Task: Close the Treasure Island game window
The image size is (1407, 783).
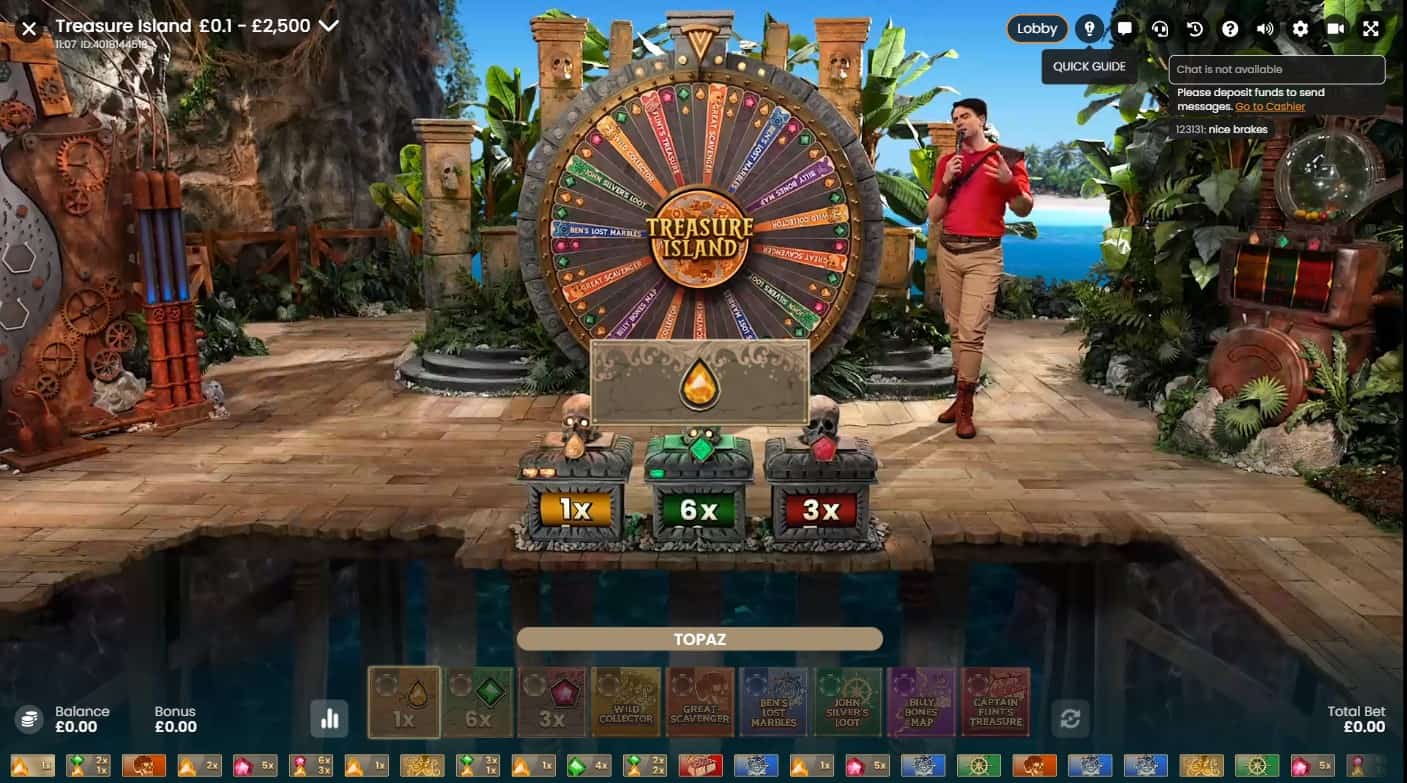Action: point(29,29)
